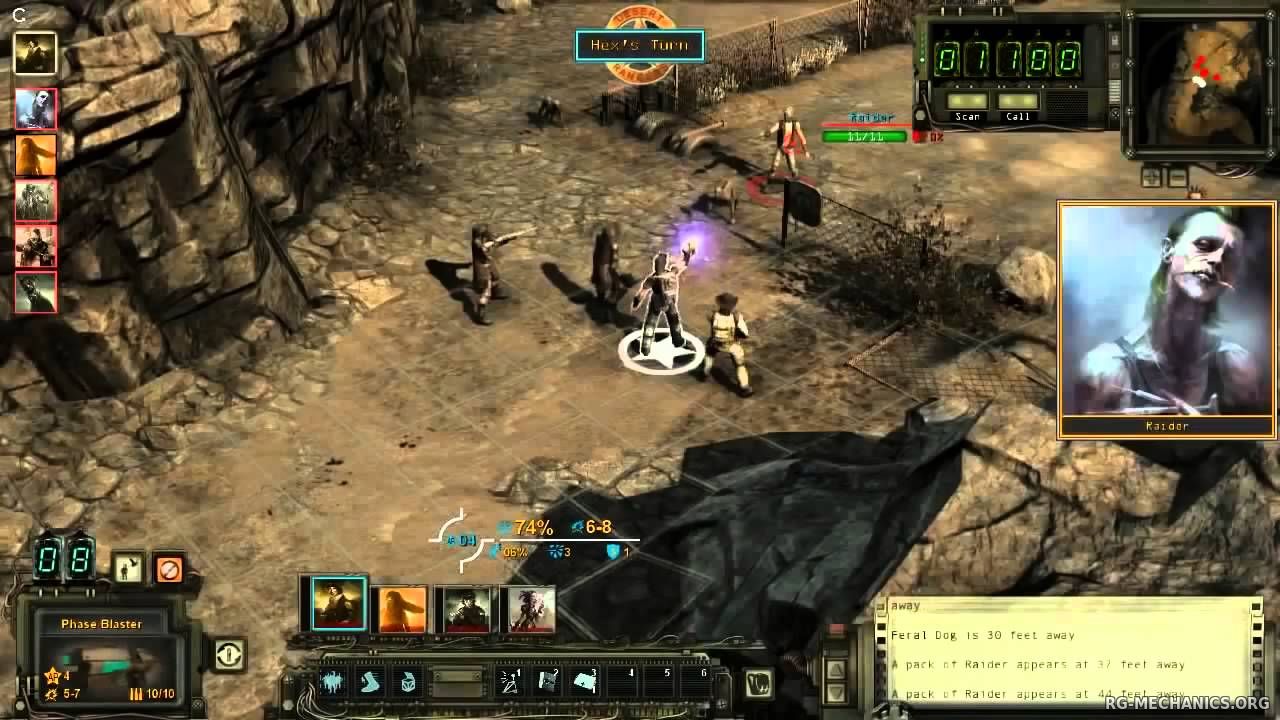Select the pale-faced raider in turn order
The width and height of the screenshot is (1280, 720).
36,109
